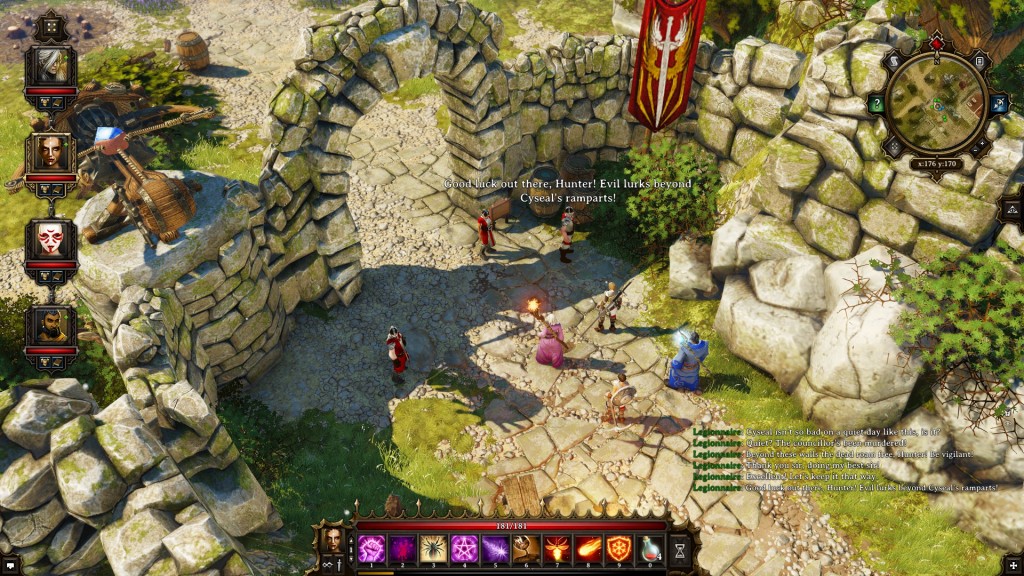
Task: Use the purple pentagram skill
Action: [x=465, y=548]
